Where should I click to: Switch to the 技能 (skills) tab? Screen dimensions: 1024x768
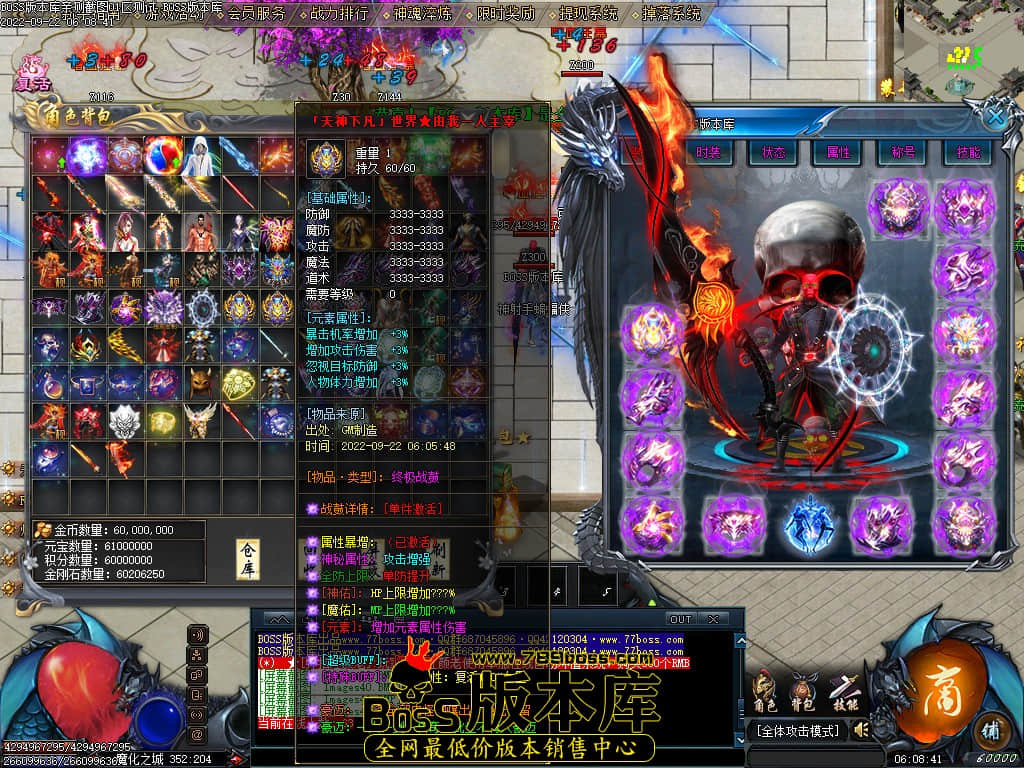click(968, 152)
